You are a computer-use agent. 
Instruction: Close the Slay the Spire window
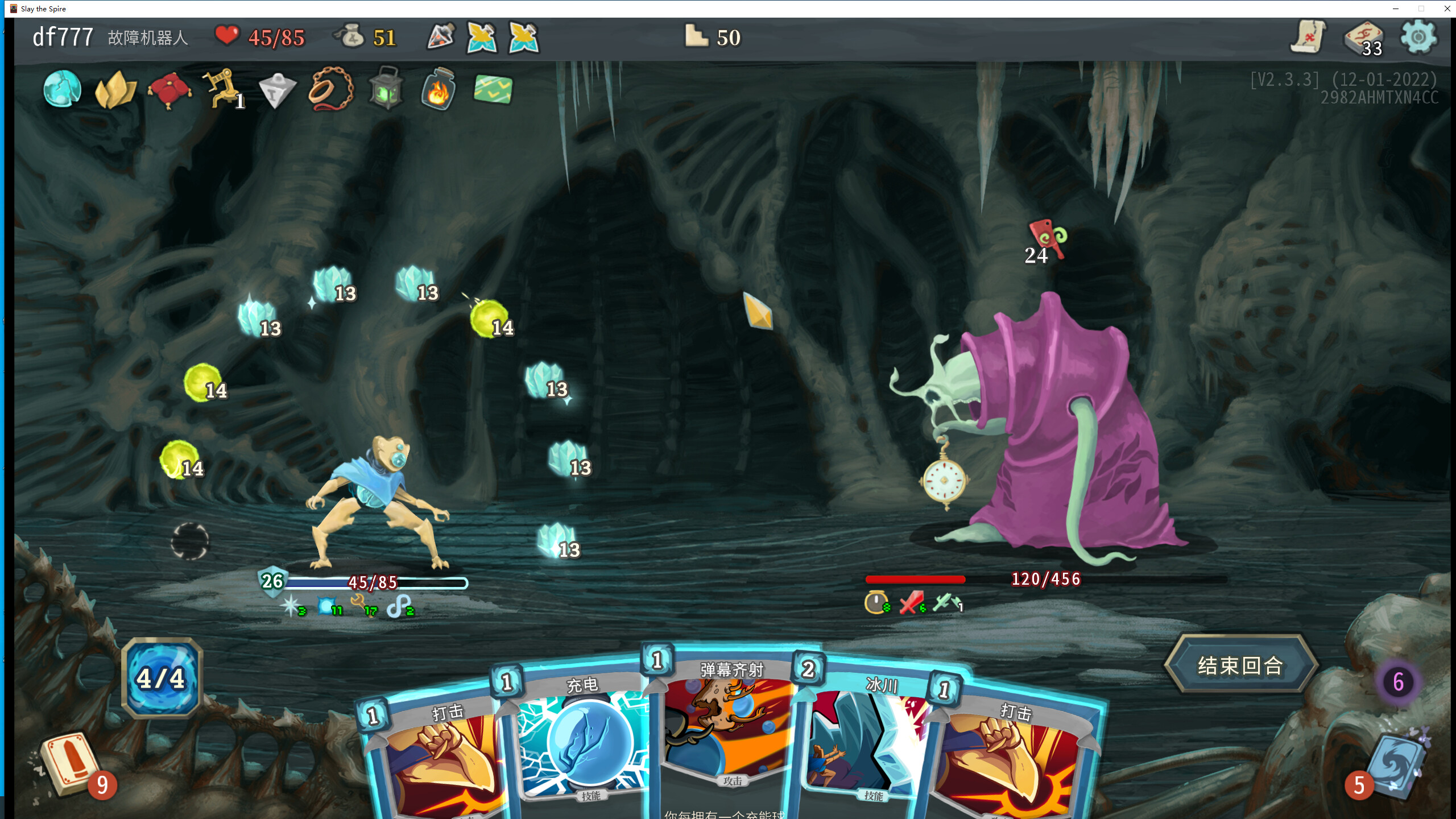[x=1447, y=9]
